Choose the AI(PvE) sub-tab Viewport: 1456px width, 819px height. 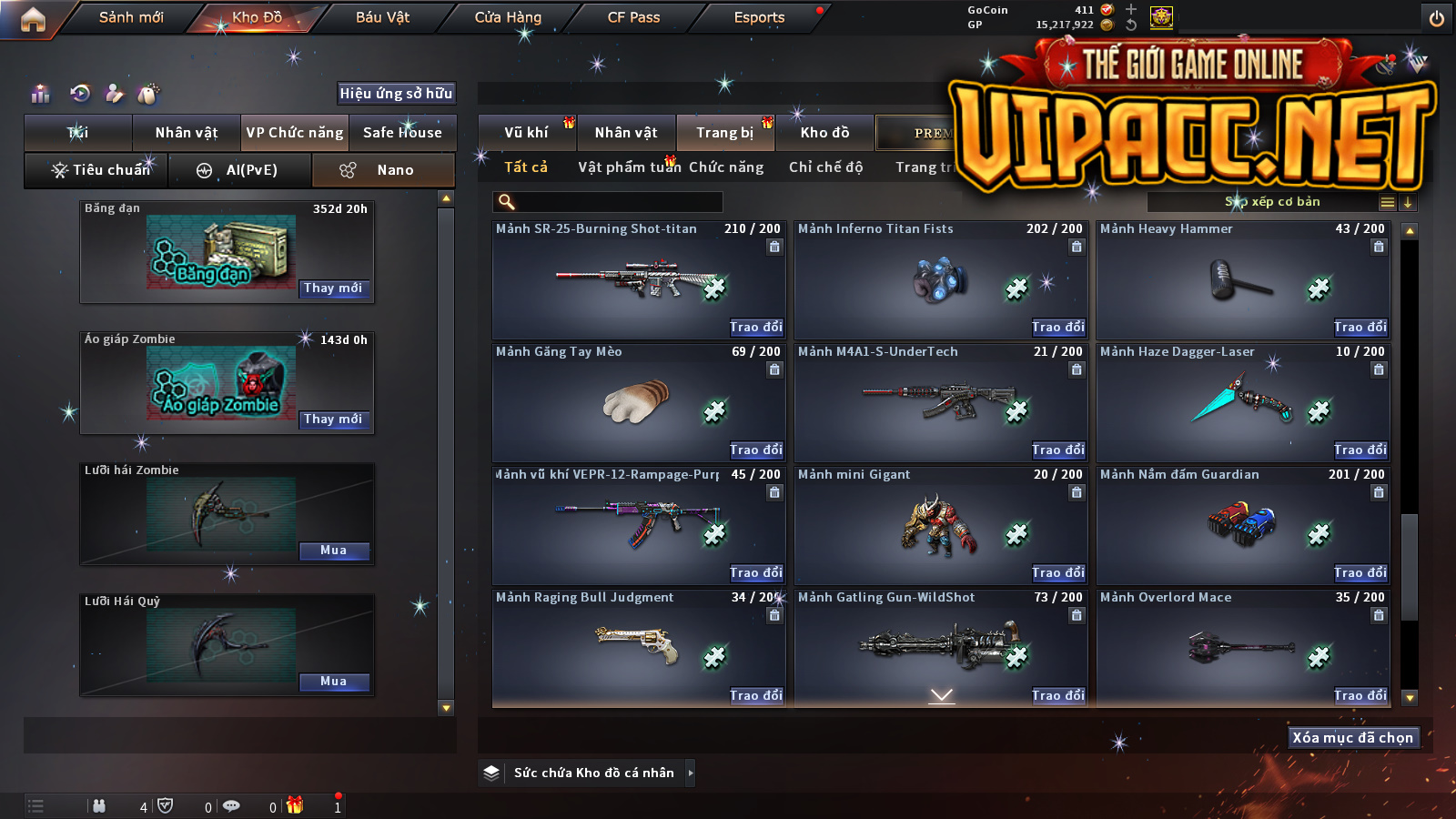point(240,170)
